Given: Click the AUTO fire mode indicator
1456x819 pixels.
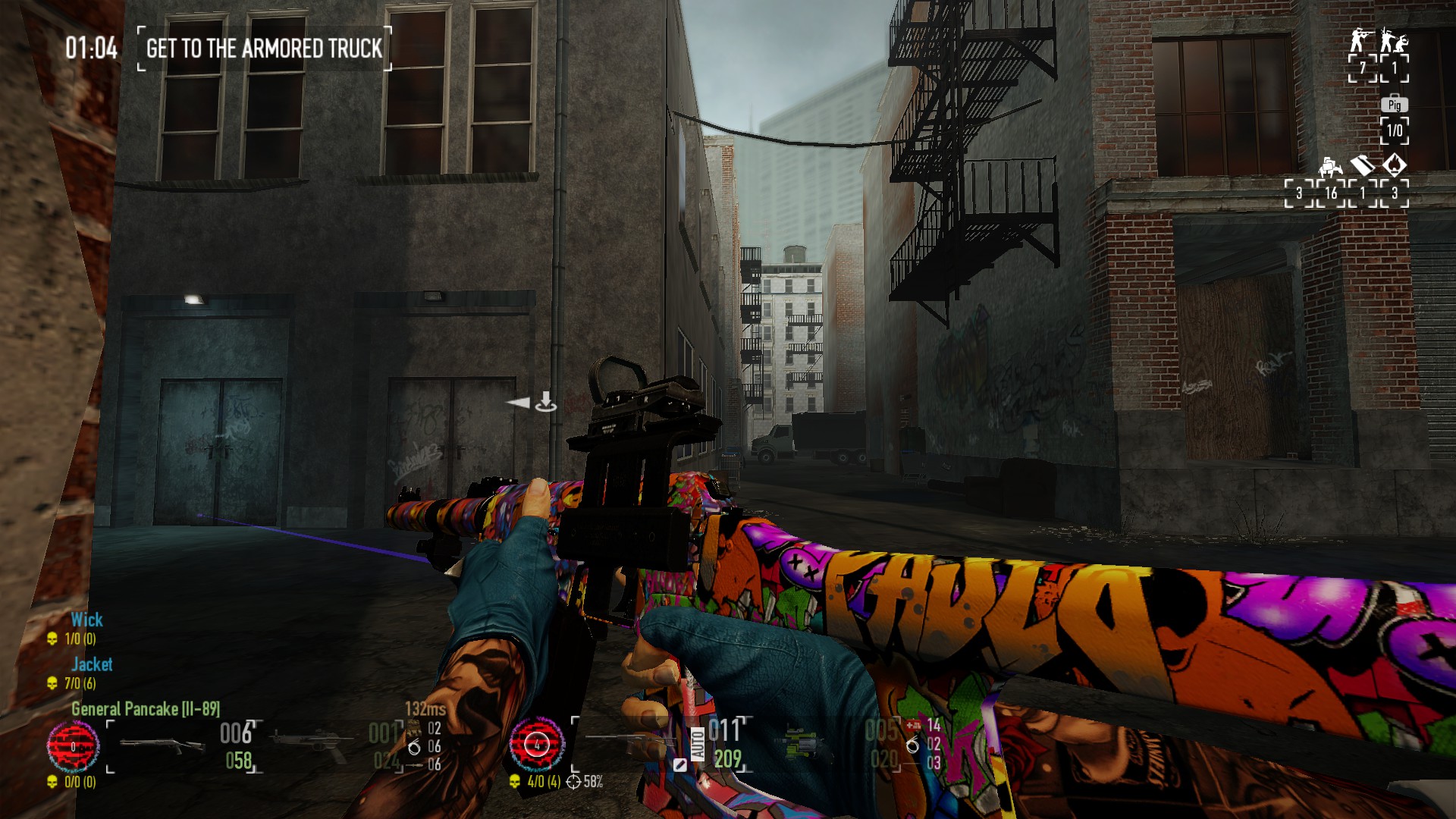Looking at the screenshot, I should coord(698,744).
